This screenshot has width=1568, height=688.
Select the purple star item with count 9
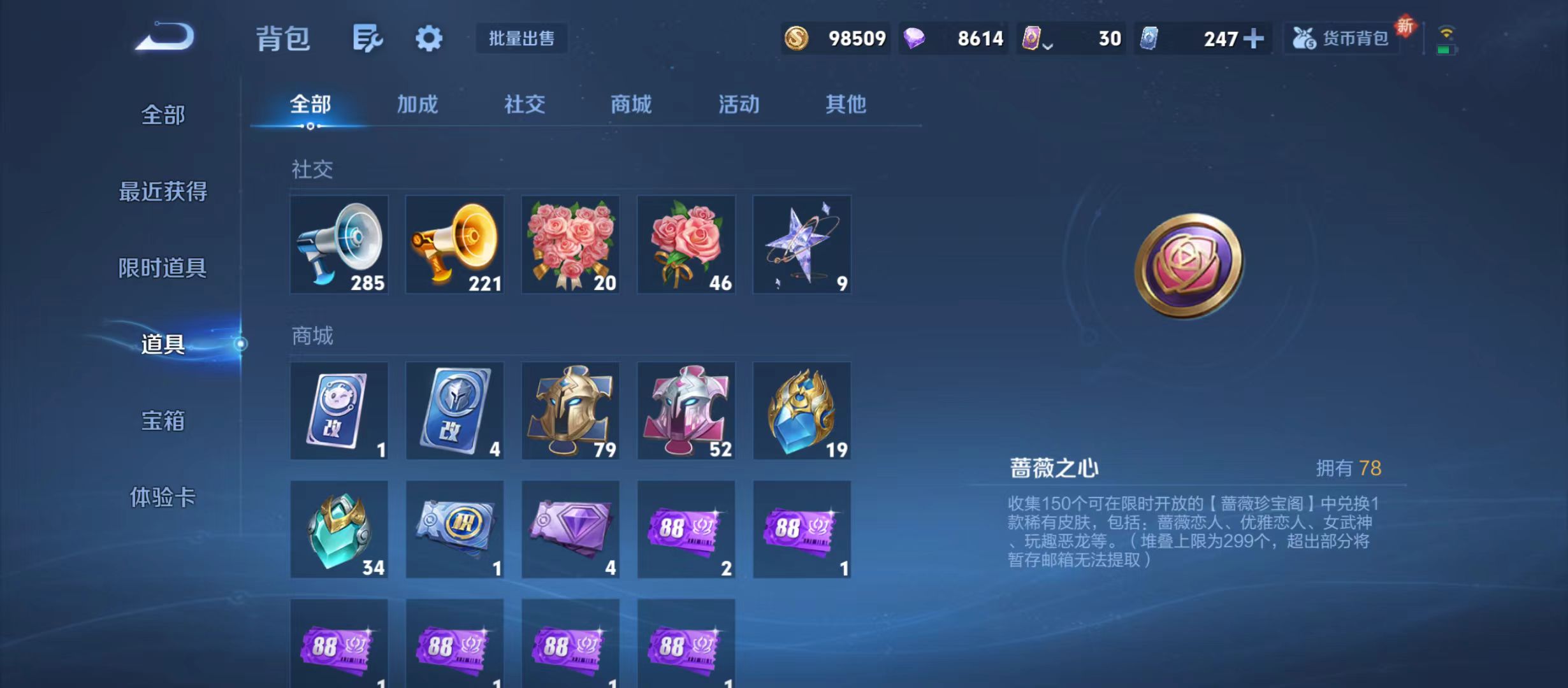point(802,244)
